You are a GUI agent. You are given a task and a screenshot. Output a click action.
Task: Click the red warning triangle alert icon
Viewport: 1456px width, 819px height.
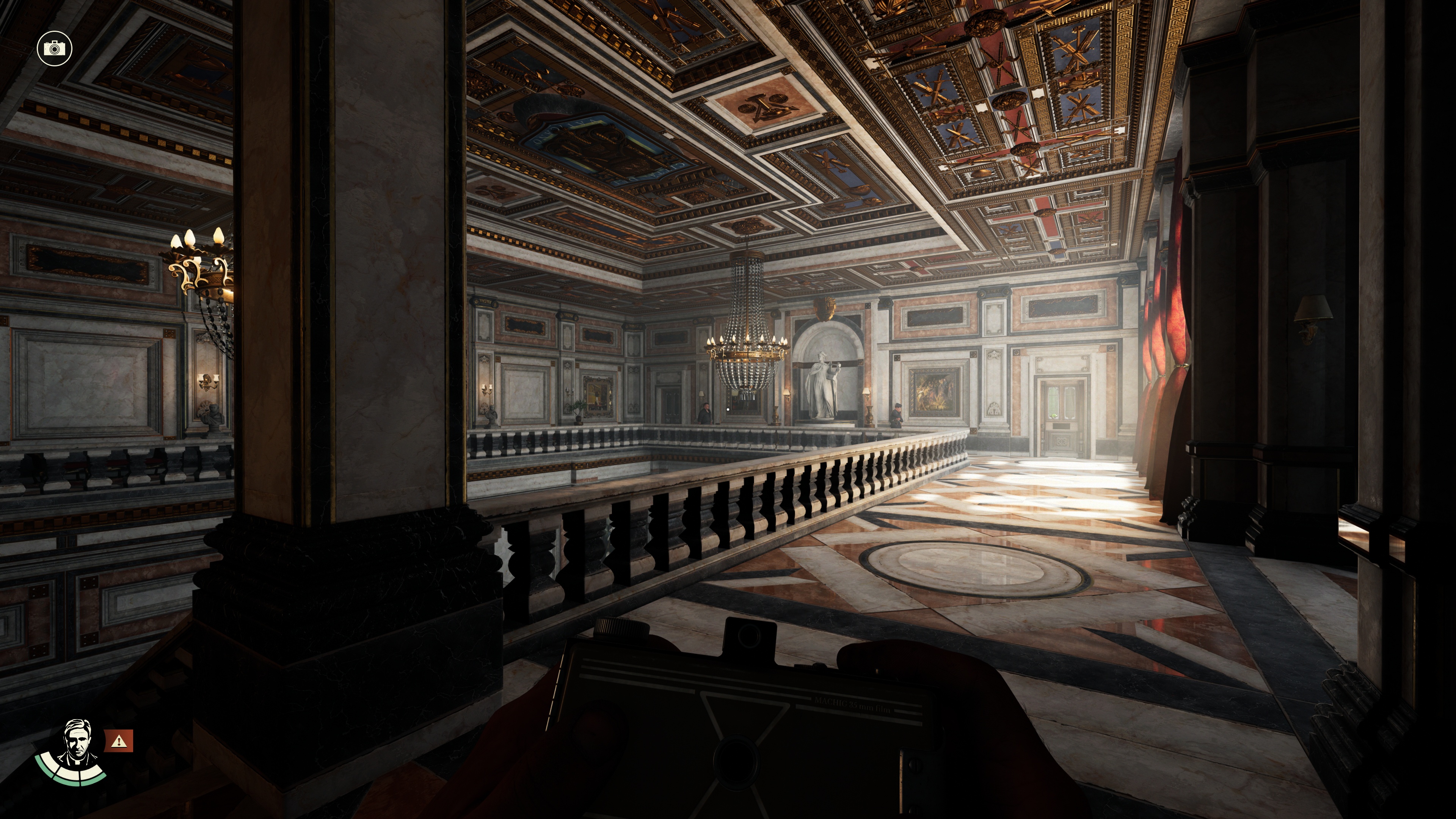pos(119,741)
